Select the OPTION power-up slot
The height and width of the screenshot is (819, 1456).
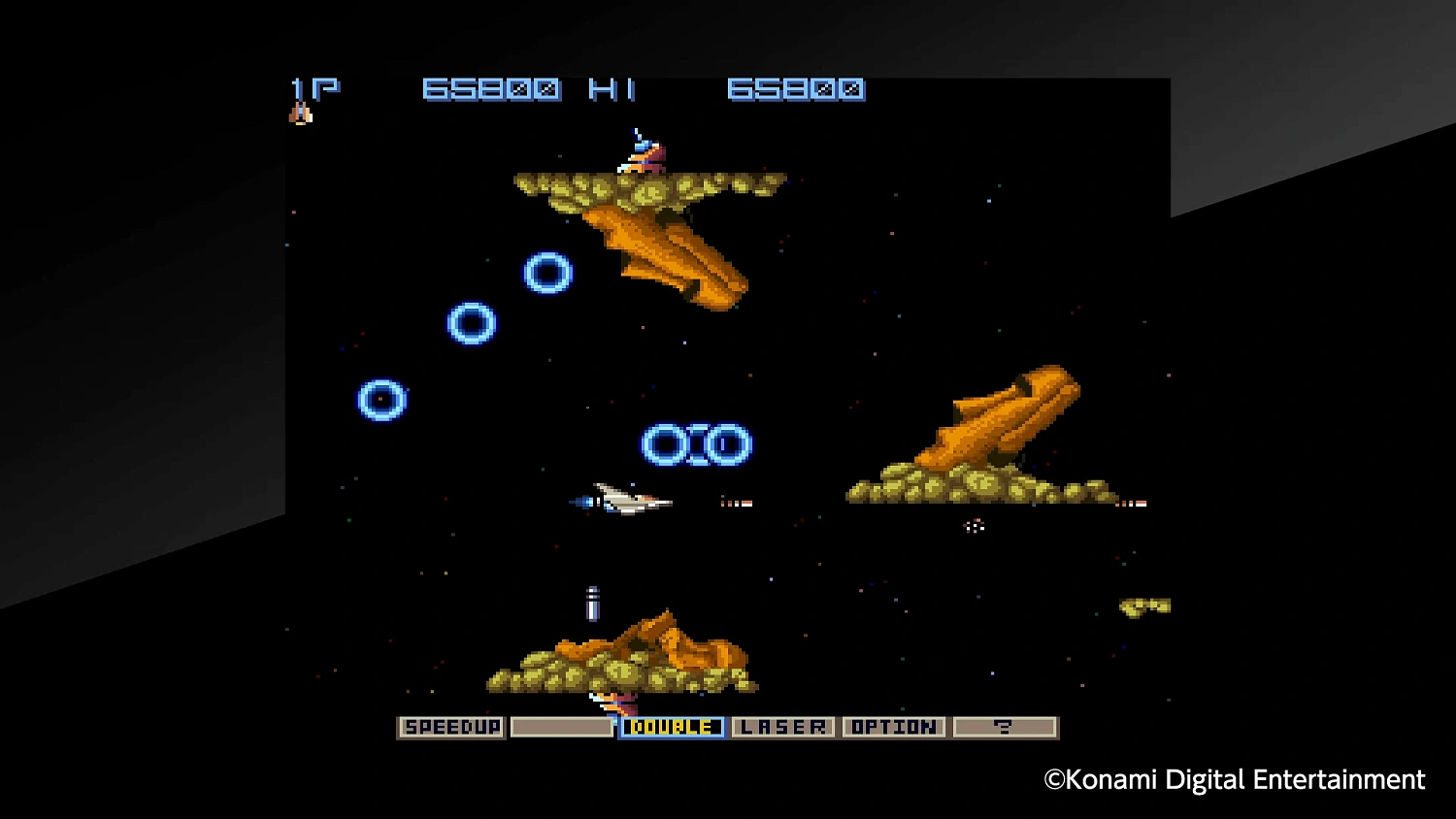tap(895, 727)
